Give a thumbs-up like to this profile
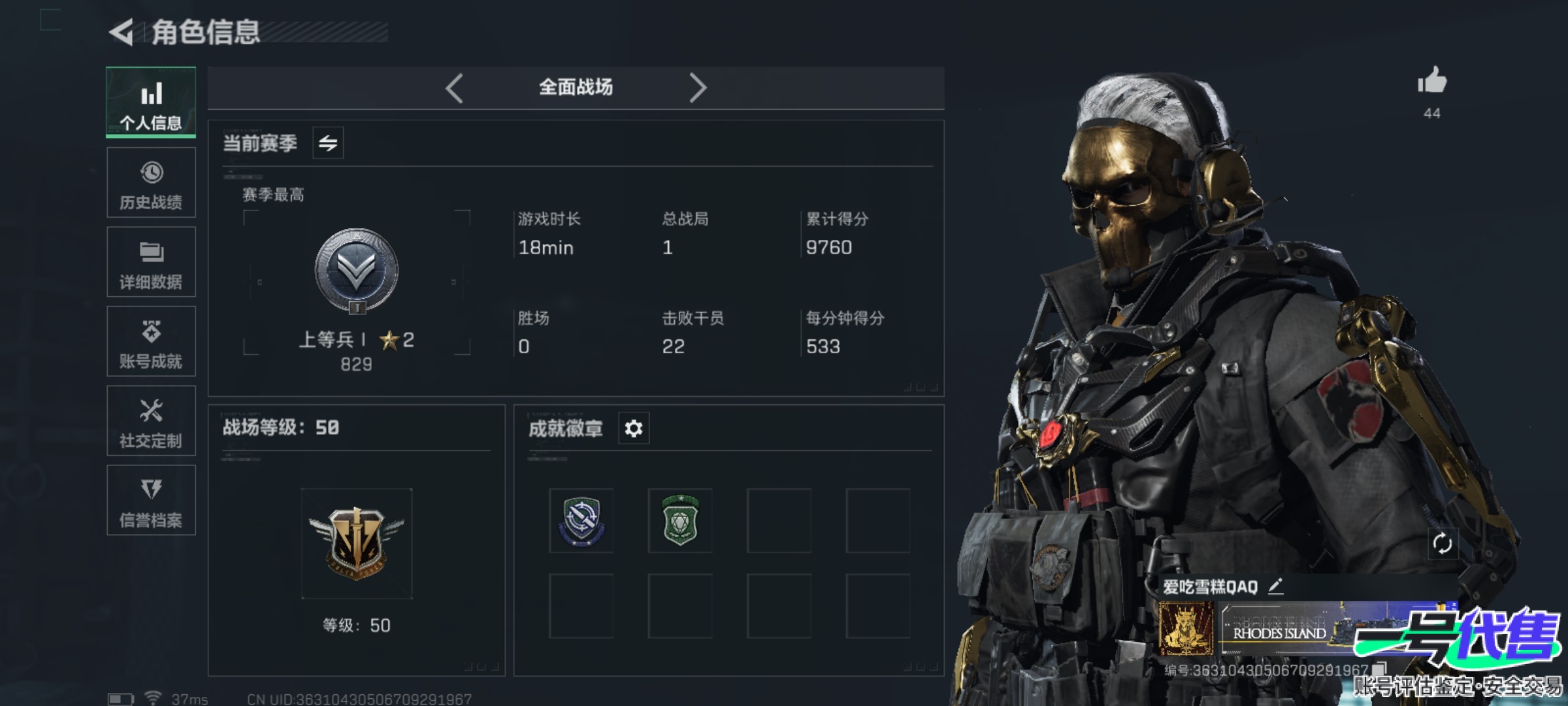 coord(1432,82)
